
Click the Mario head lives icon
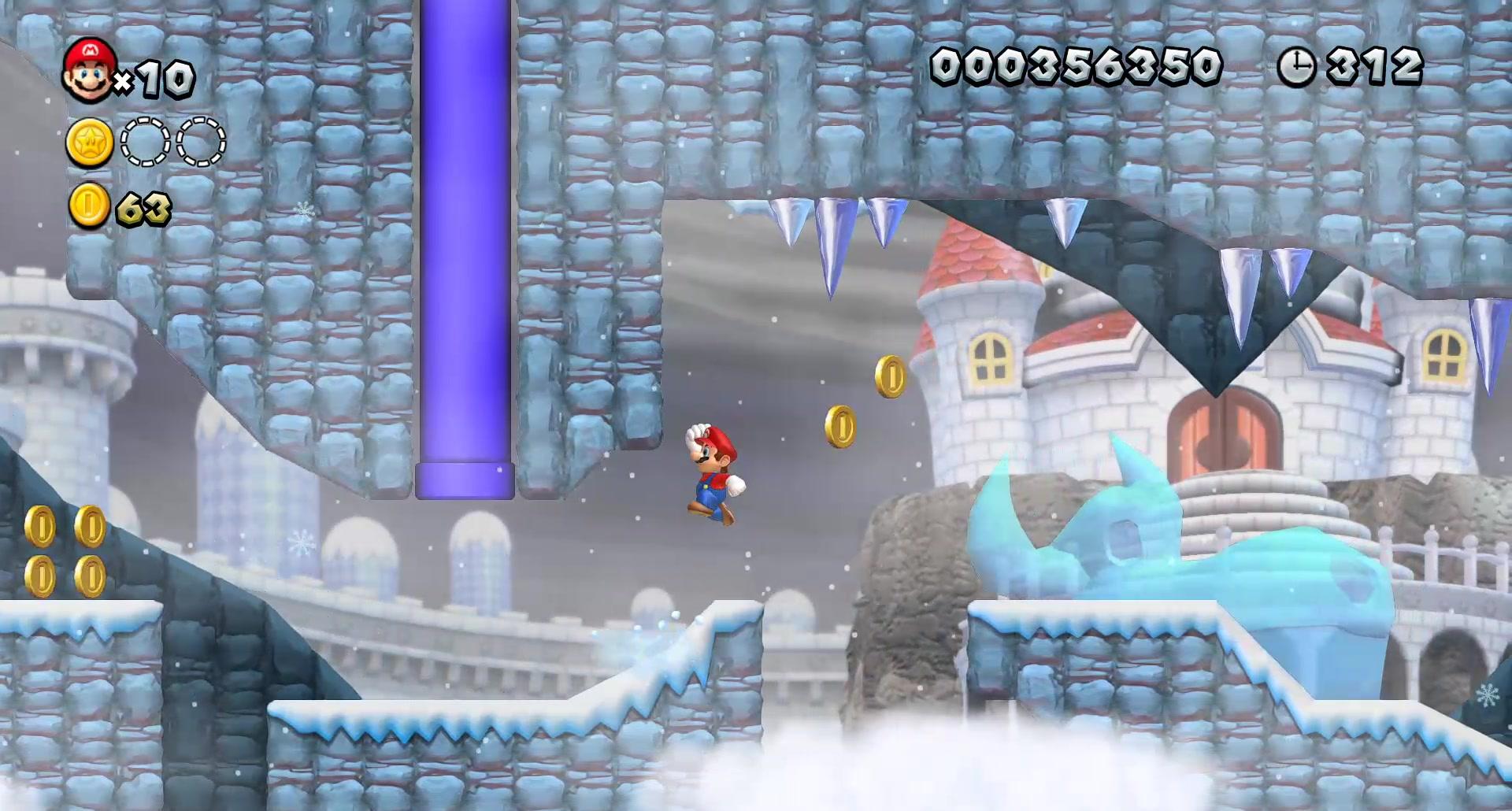(x=89, y=71)
